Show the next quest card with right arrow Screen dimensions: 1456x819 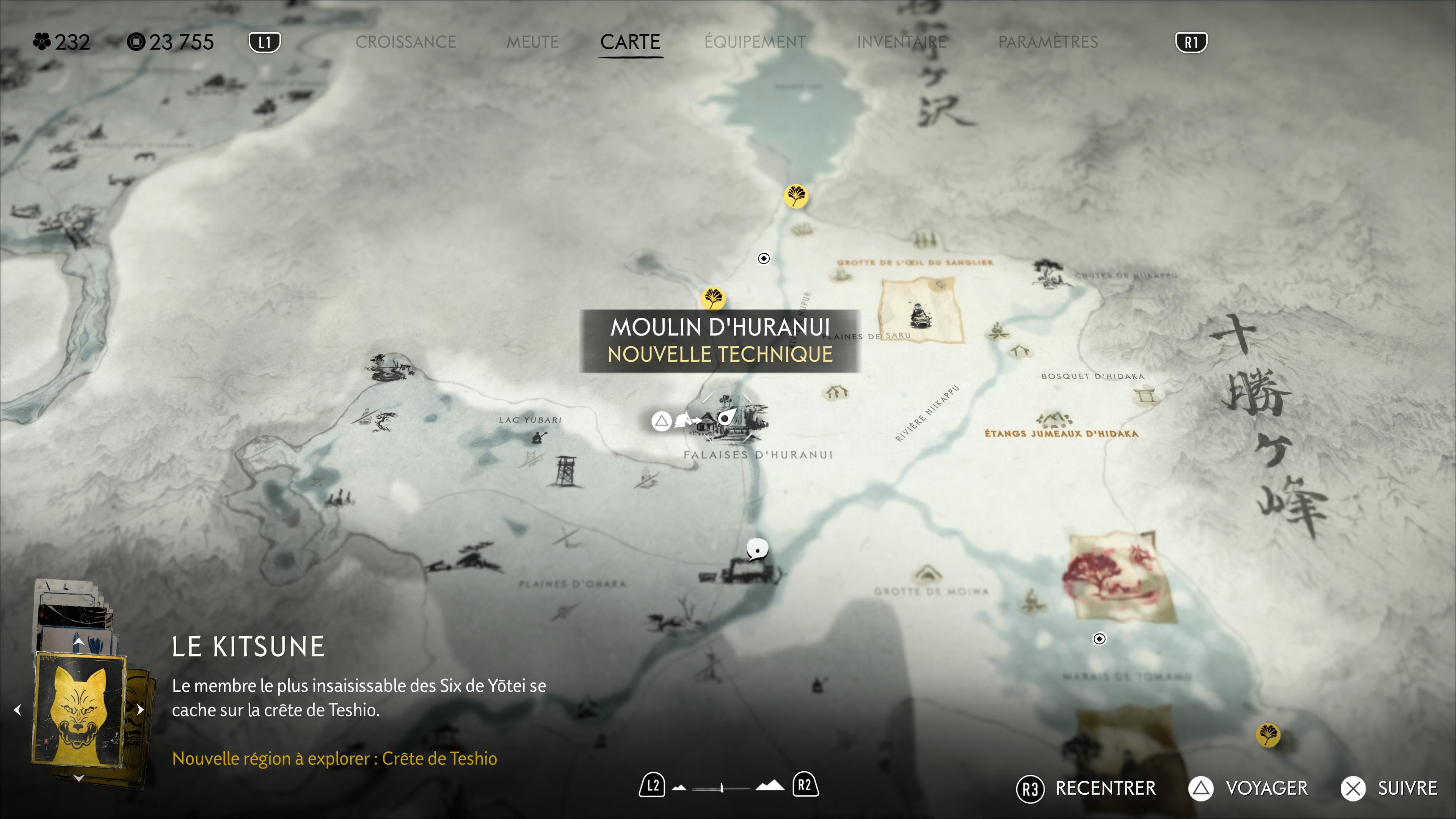140,709
